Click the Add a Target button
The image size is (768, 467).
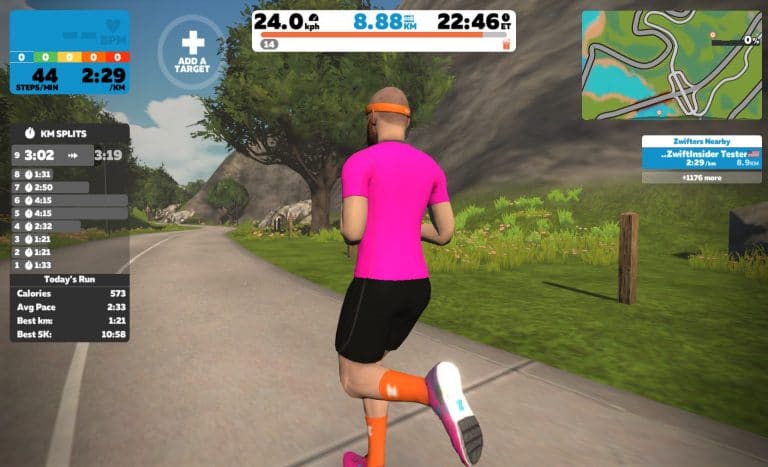pyautogui.click(x=190, y=51)
